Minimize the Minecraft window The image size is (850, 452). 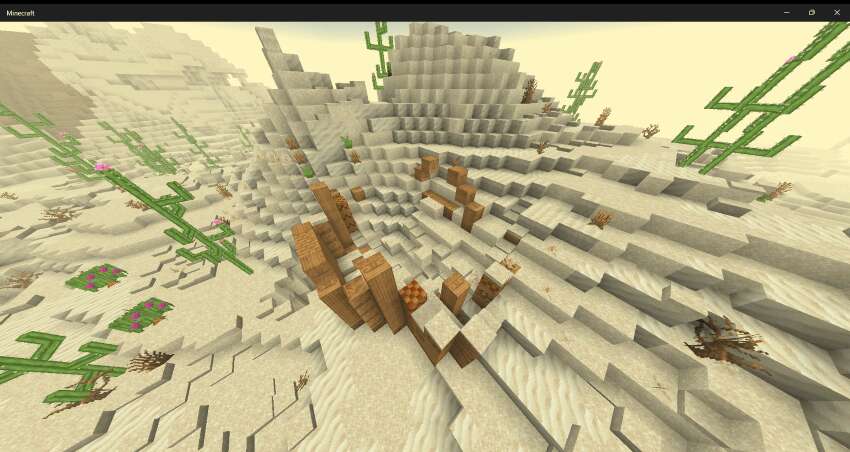point(786,12)
